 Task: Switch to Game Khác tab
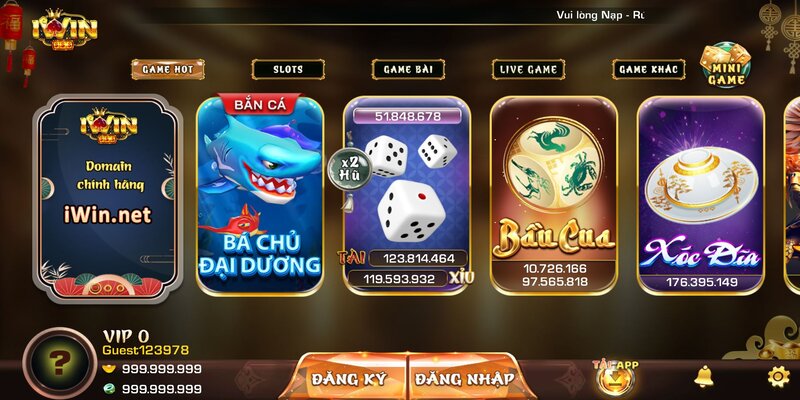coord(647,69)
